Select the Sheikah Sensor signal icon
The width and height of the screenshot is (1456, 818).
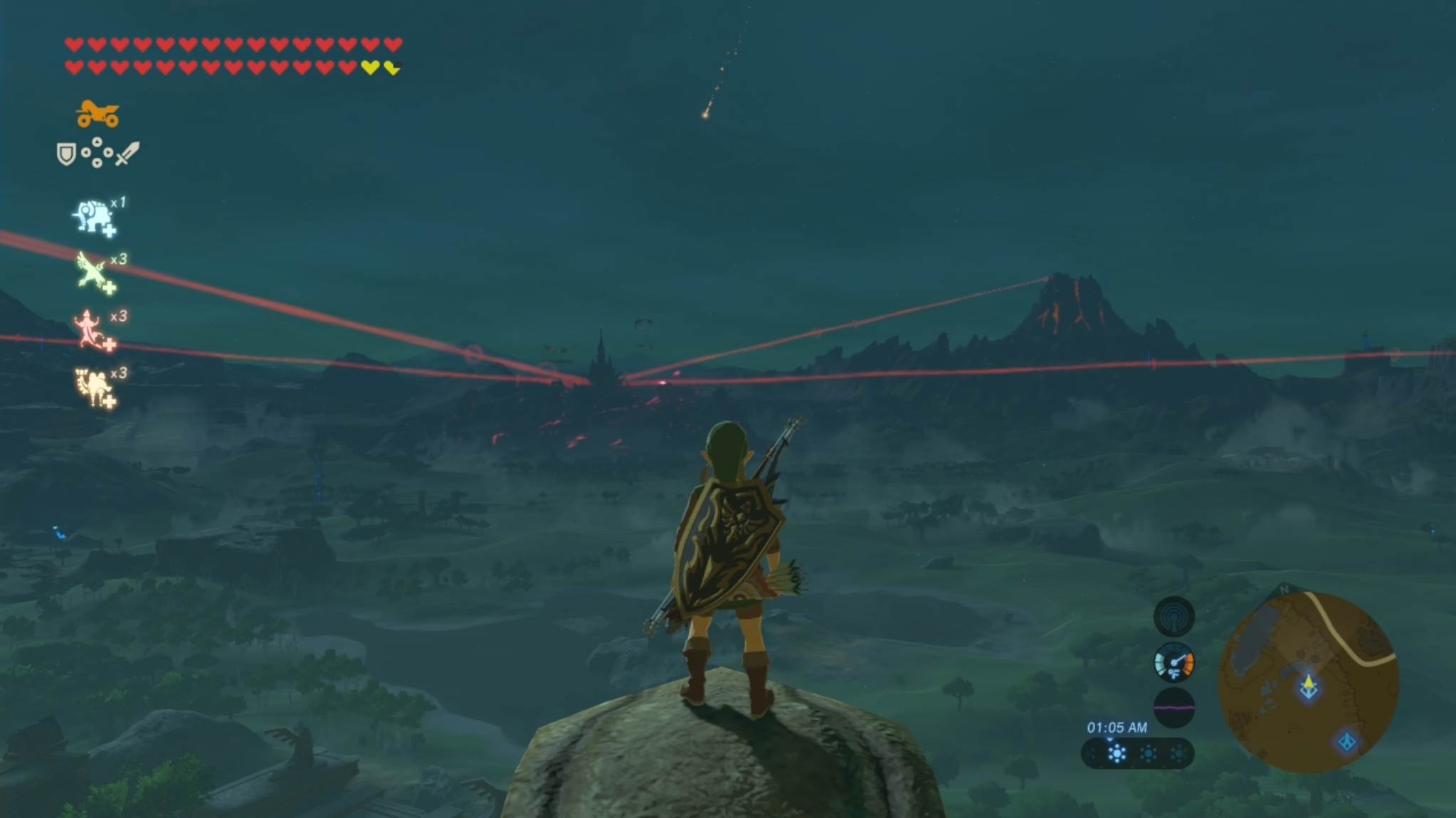[x=1173, y=617]
